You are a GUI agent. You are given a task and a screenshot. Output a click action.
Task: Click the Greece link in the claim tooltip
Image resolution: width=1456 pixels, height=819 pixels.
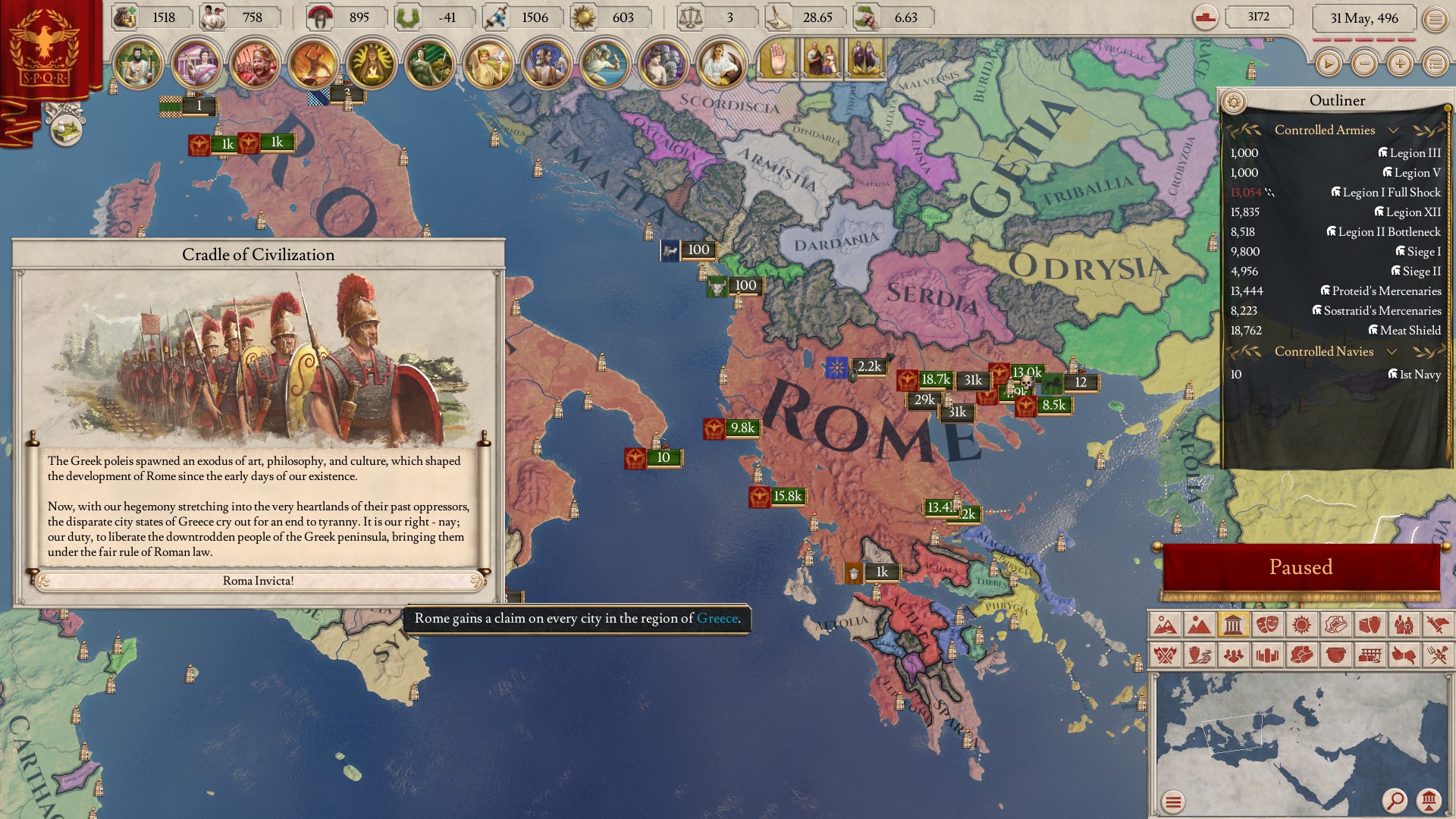click(717, 618)
